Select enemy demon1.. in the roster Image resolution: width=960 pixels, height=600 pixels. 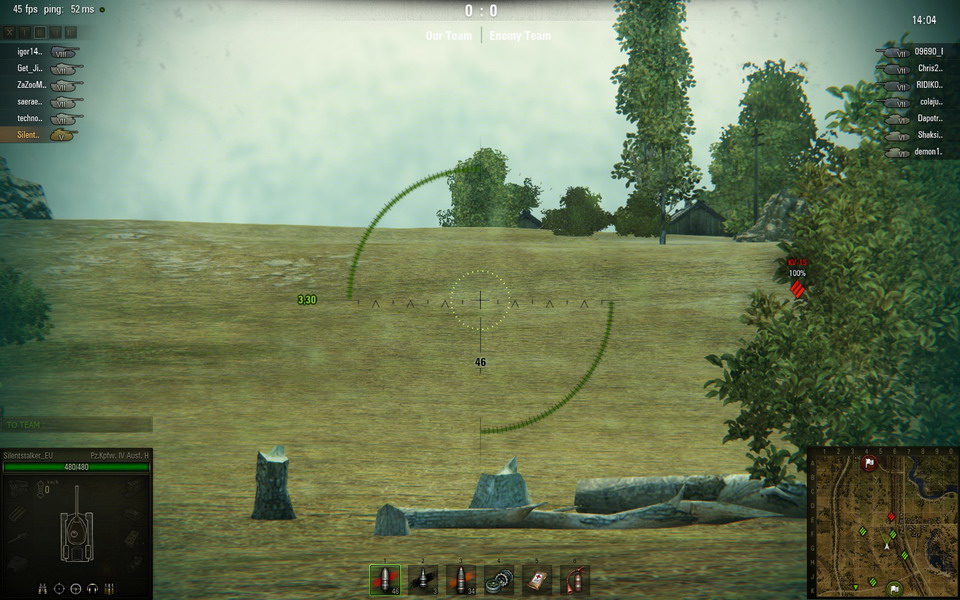[x=930, y=152]
